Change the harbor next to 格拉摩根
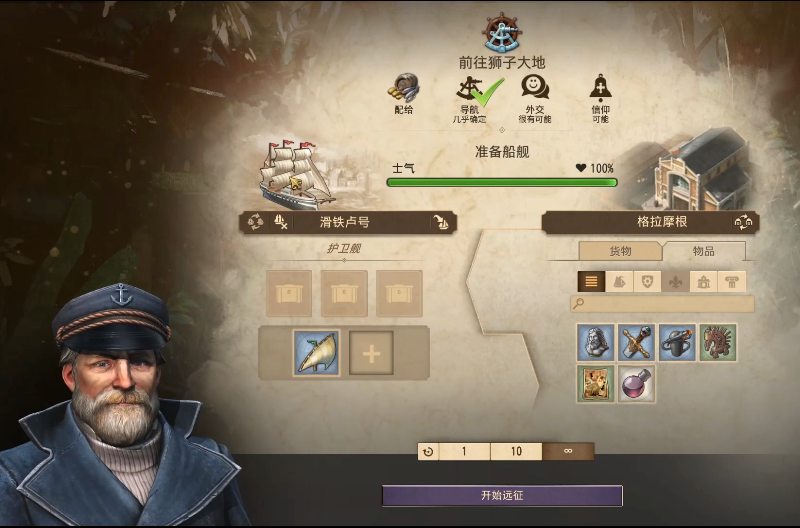This screenshot has height=528, width=800. tap(743, 222)
